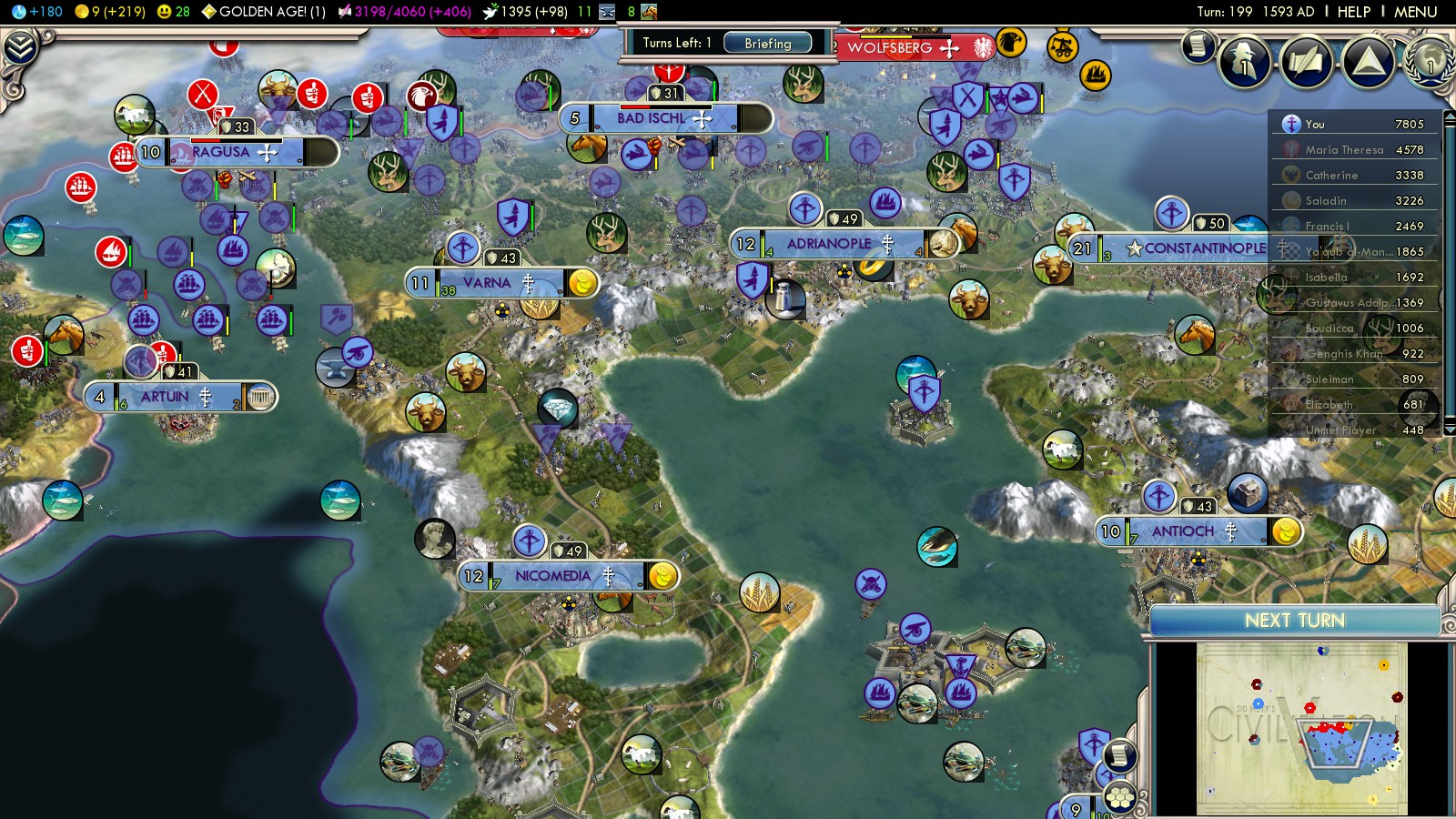The image size is (1456, 819).
Task: Open the Varna city banner
Action: point(487,283)
